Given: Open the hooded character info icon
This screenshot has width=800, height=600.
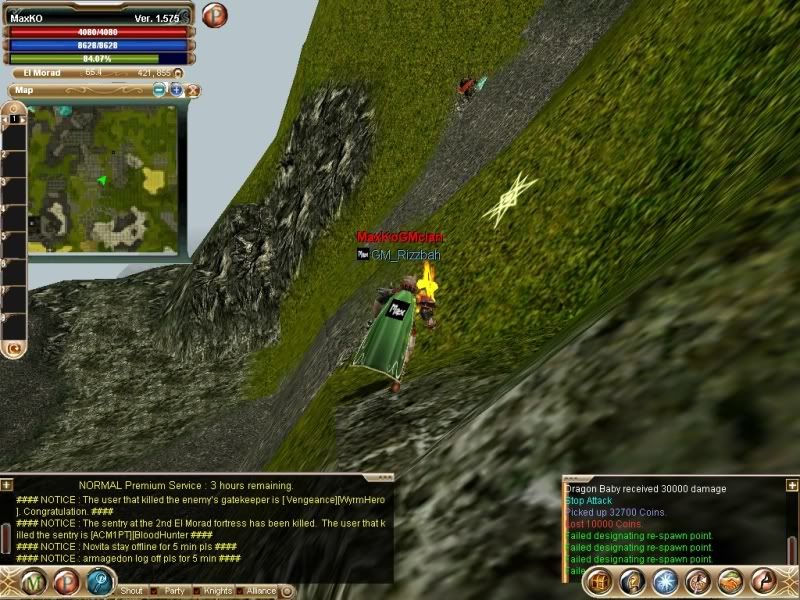Looking at the screenshot, I should [x=631, y=581].
